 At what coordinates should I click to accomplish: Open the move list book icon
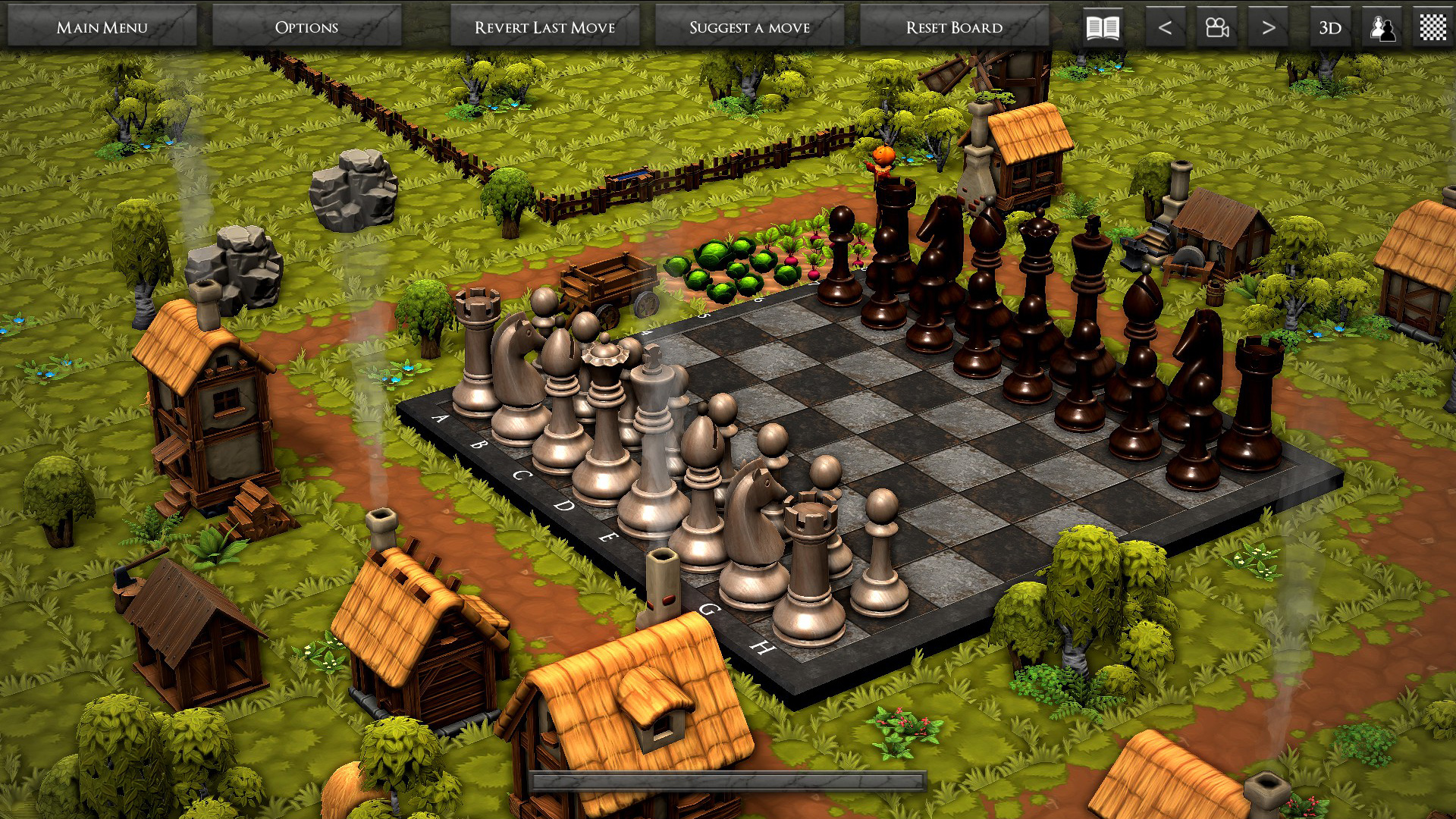click(1103, 26)
